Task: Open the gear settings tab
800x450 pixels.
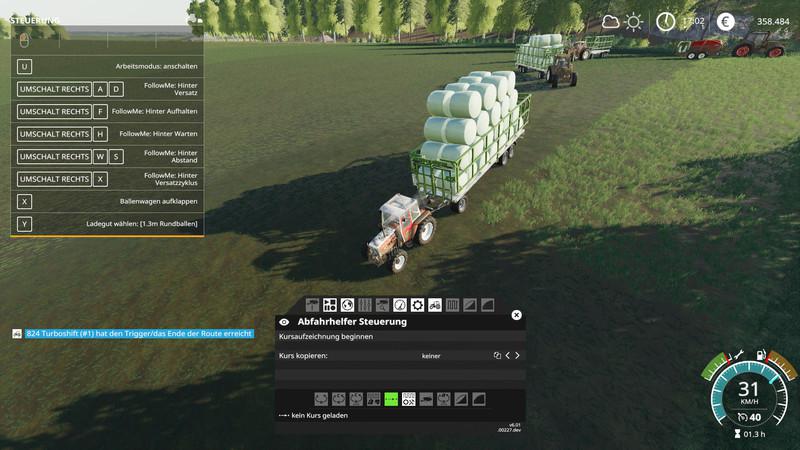Action: [x=417, y=305]
